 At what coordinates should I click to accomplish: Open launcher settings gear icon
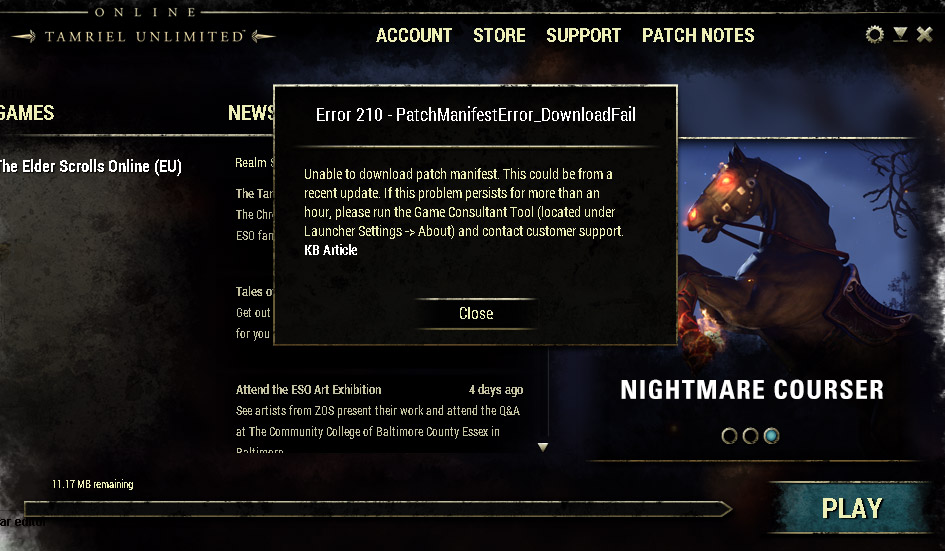point(875,35)
